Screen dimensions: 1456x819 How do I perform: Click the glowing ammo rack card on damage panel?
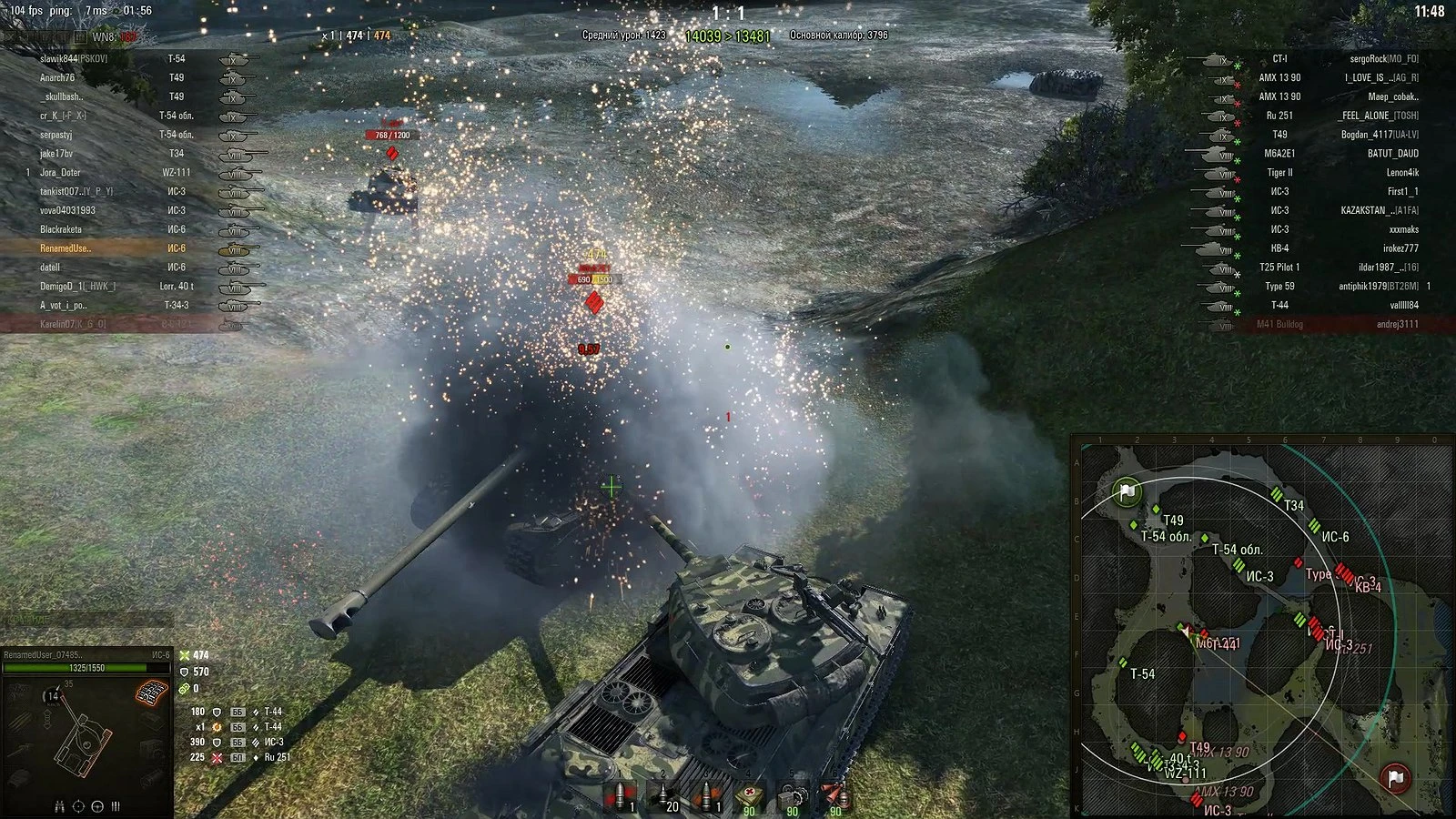pos(153,693)
